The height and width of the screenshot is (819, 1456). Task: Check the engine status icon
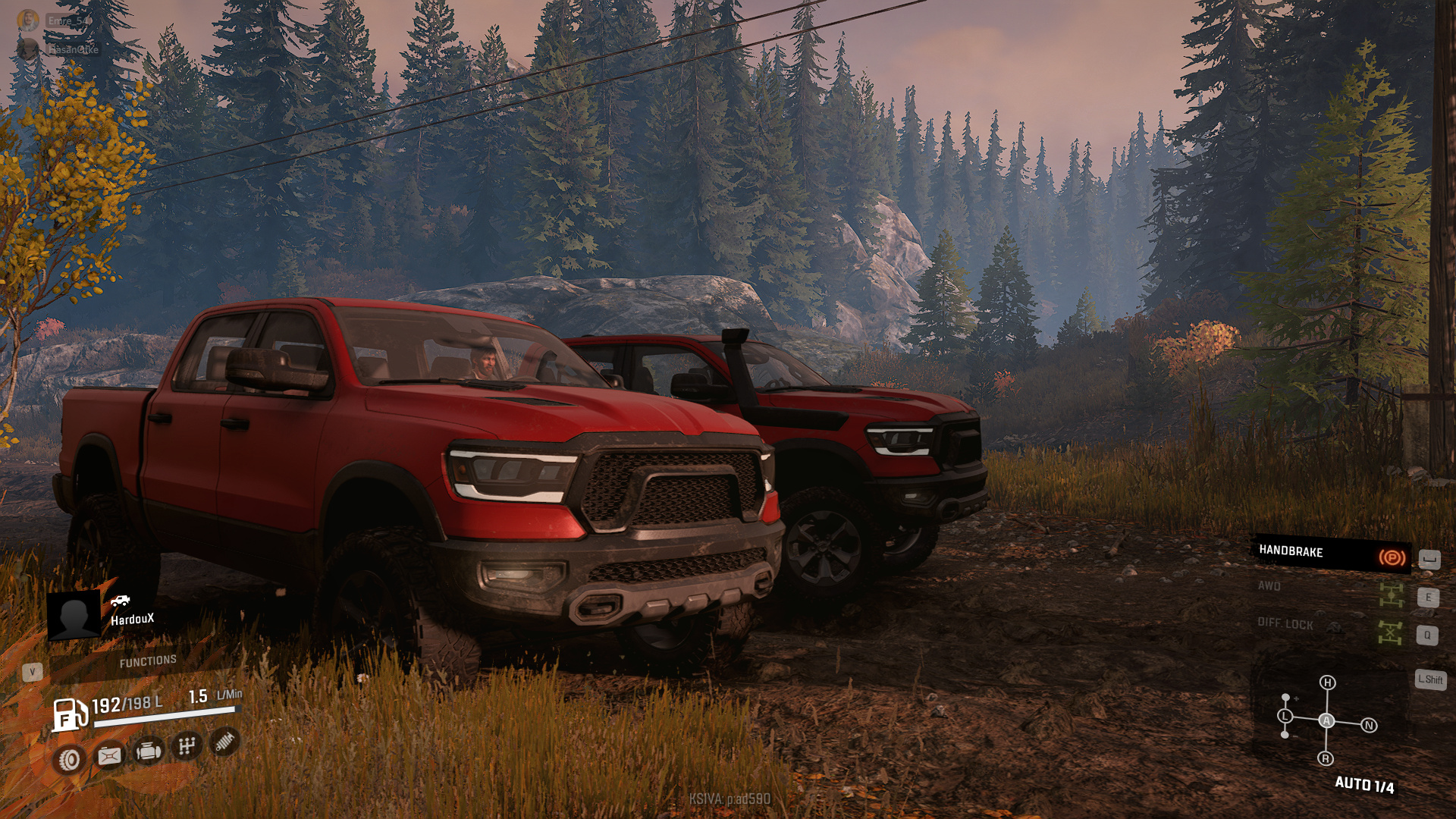point(148,752)
